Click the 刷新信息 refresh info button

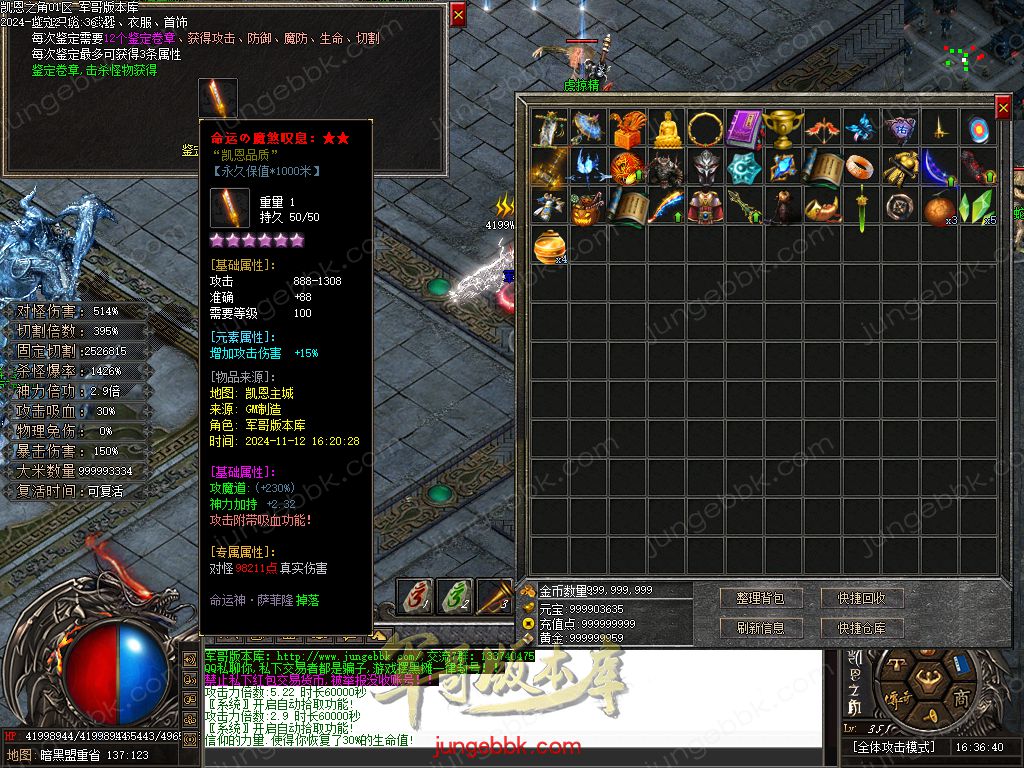760,628
